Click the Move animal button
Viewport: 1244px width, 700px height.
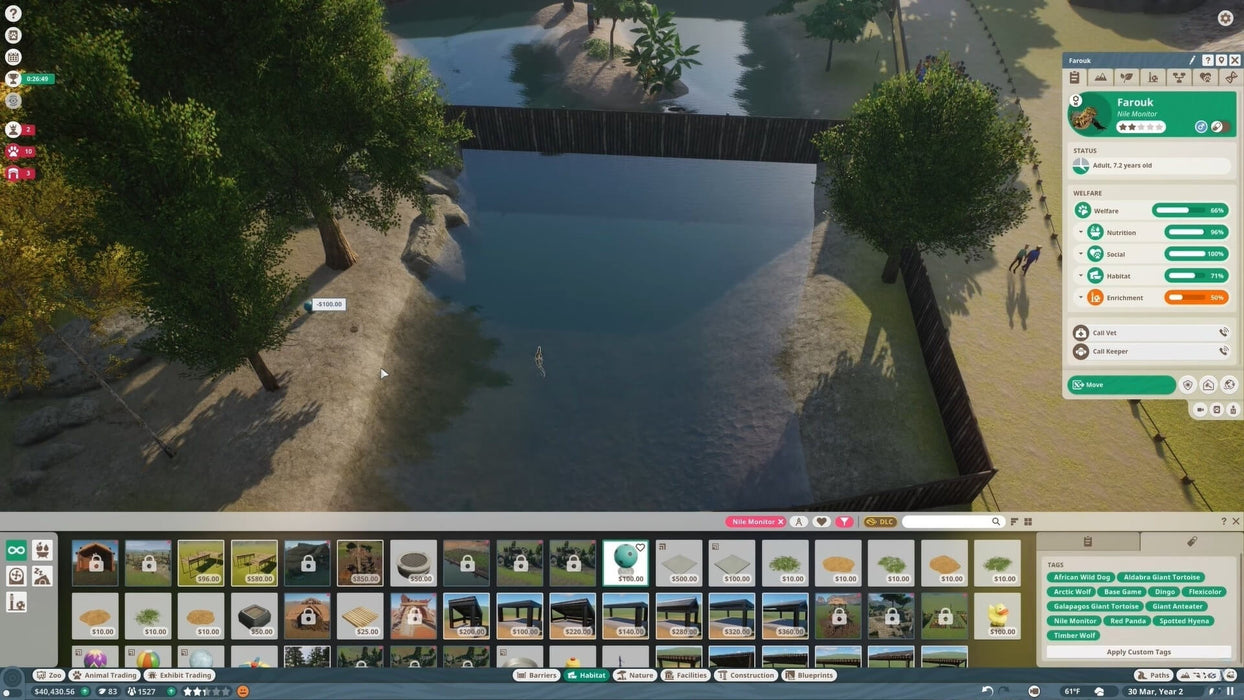1121,385
